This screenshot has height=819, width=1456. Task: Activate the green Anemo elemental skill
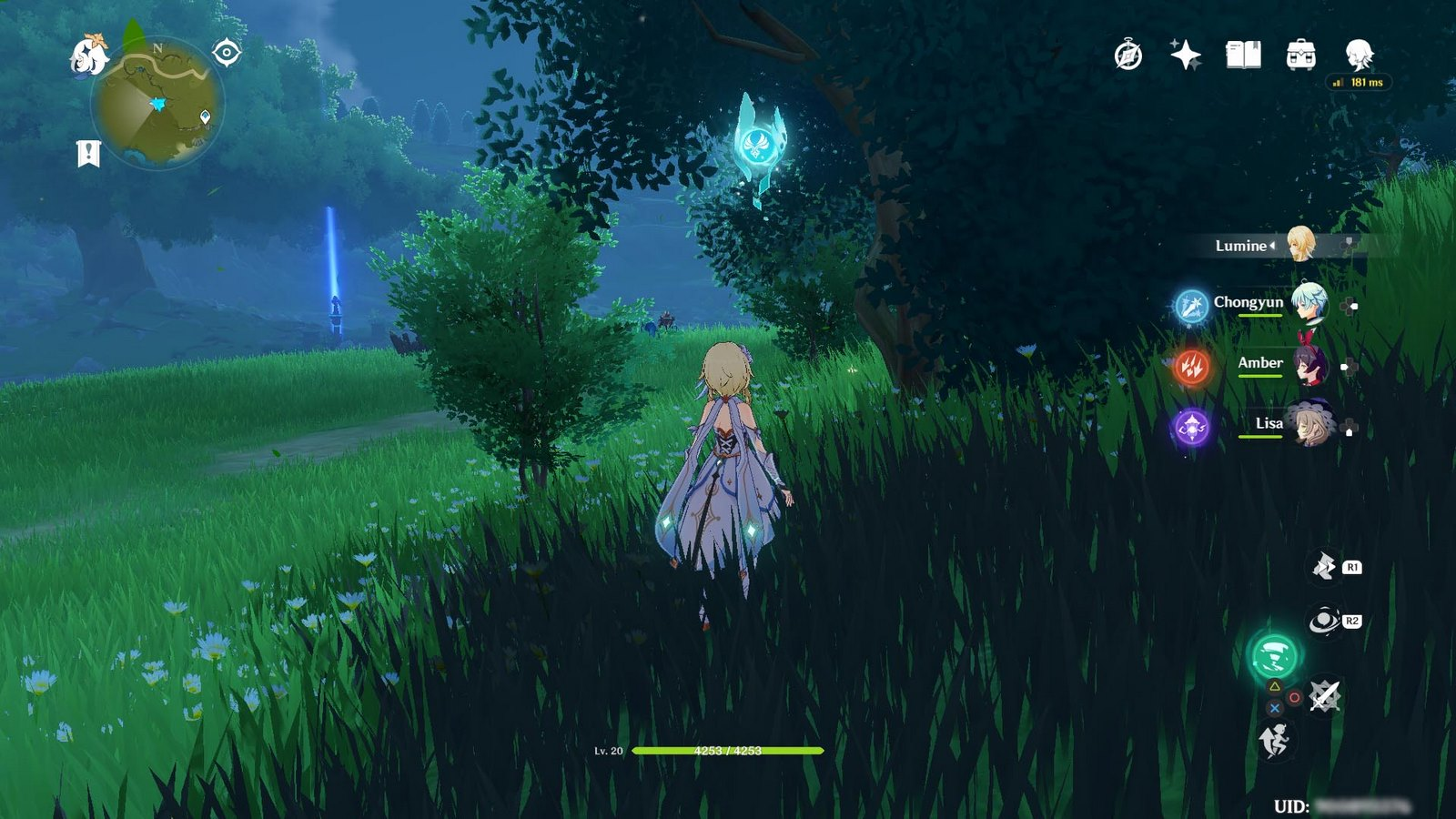pos(1274,654)
